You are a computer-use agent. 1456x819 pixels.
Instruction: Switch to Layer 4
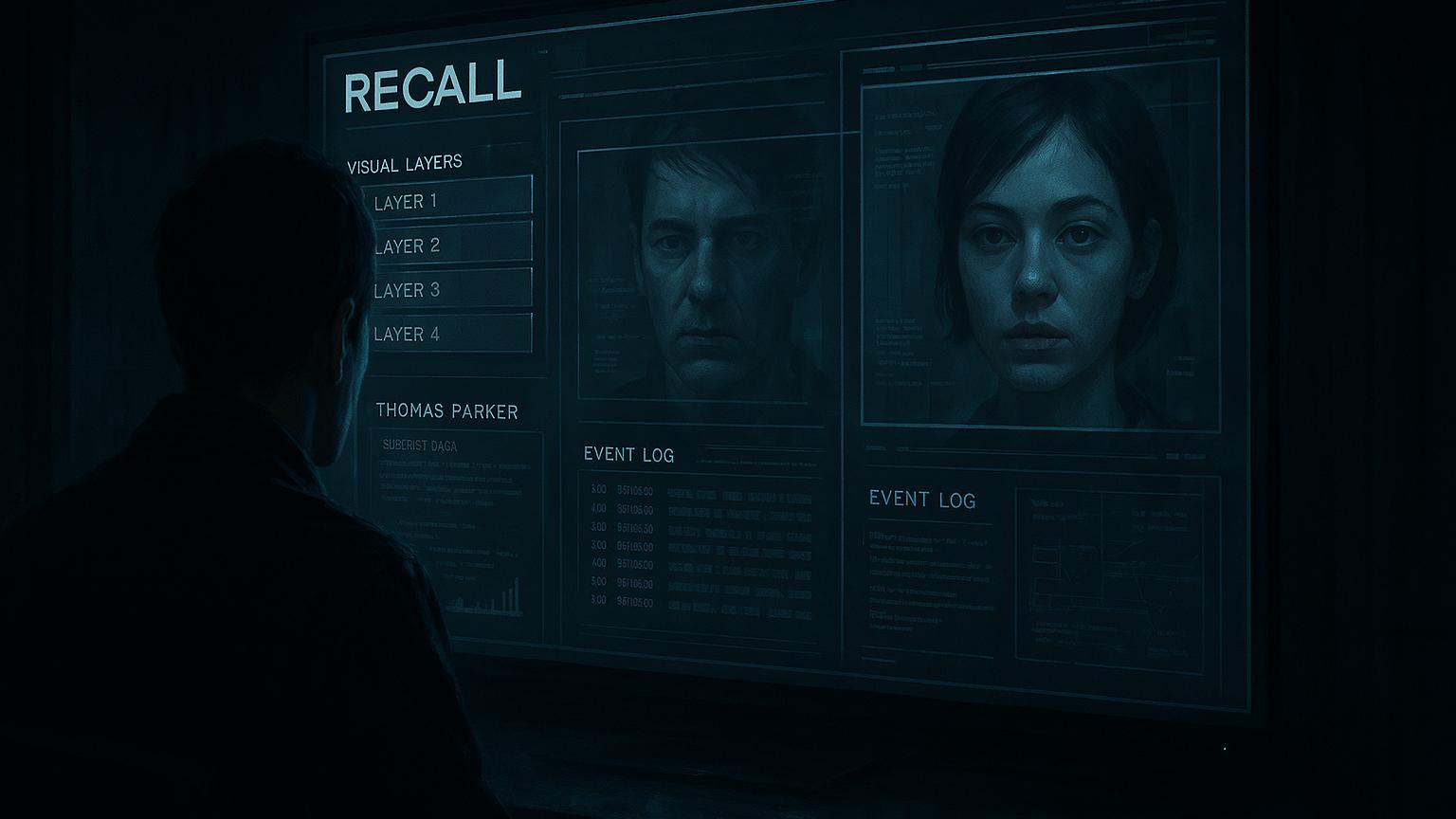click(x=447, y=333)
